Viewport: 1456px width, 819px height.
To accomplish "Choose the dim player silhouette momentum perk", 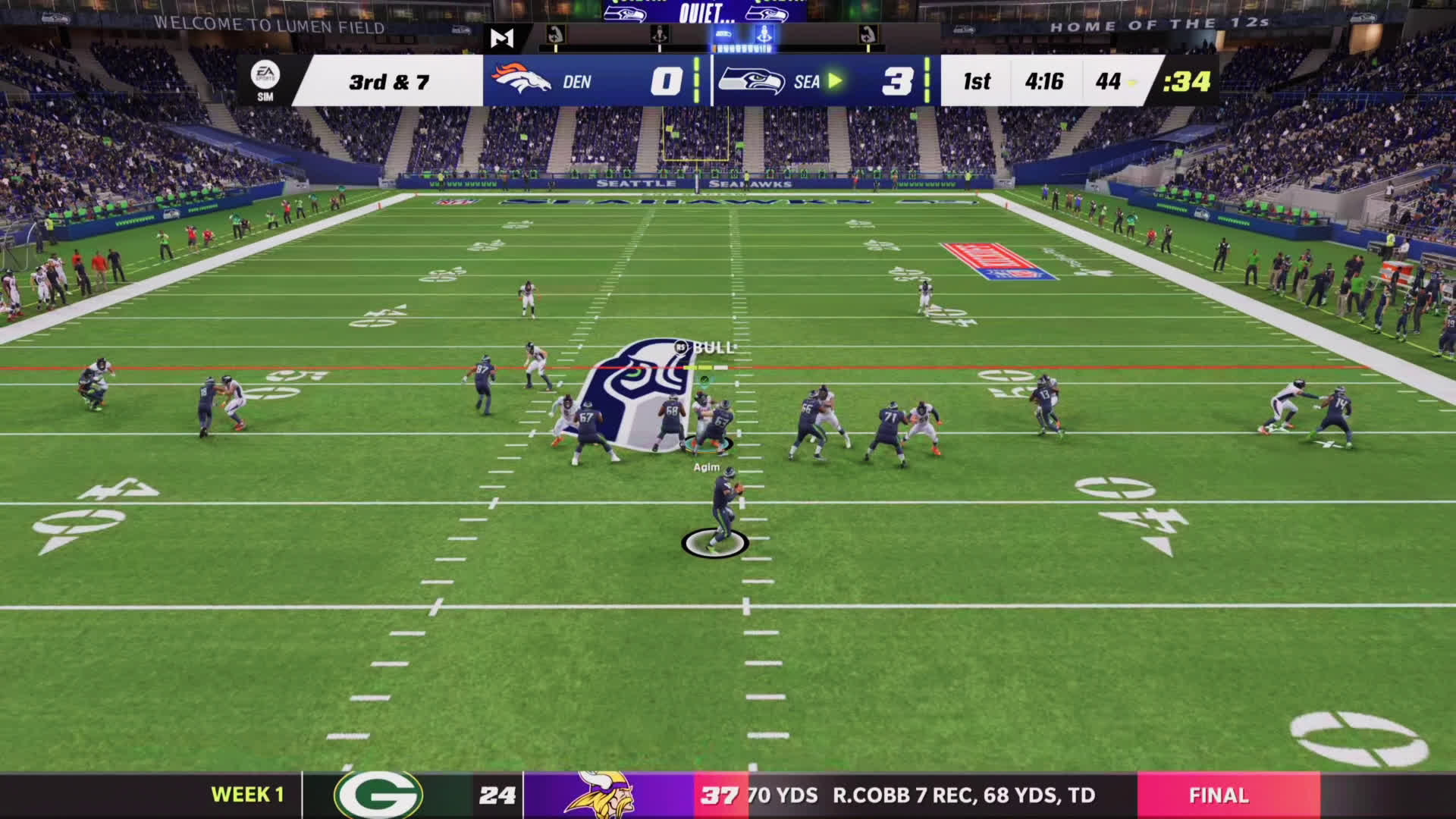I will [660, 34].
